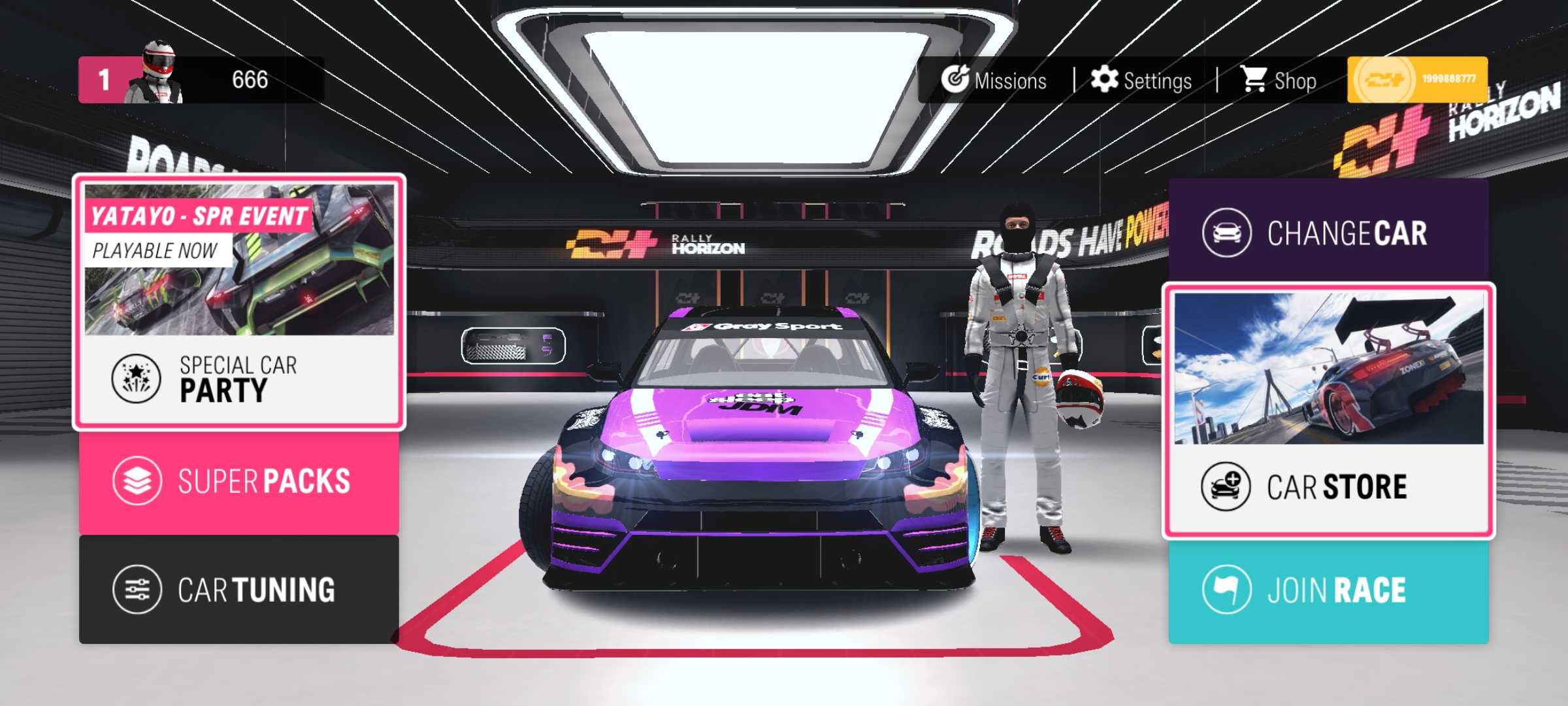Open the Special Car Party event
1568x706 pixels.
click(238, 379)
